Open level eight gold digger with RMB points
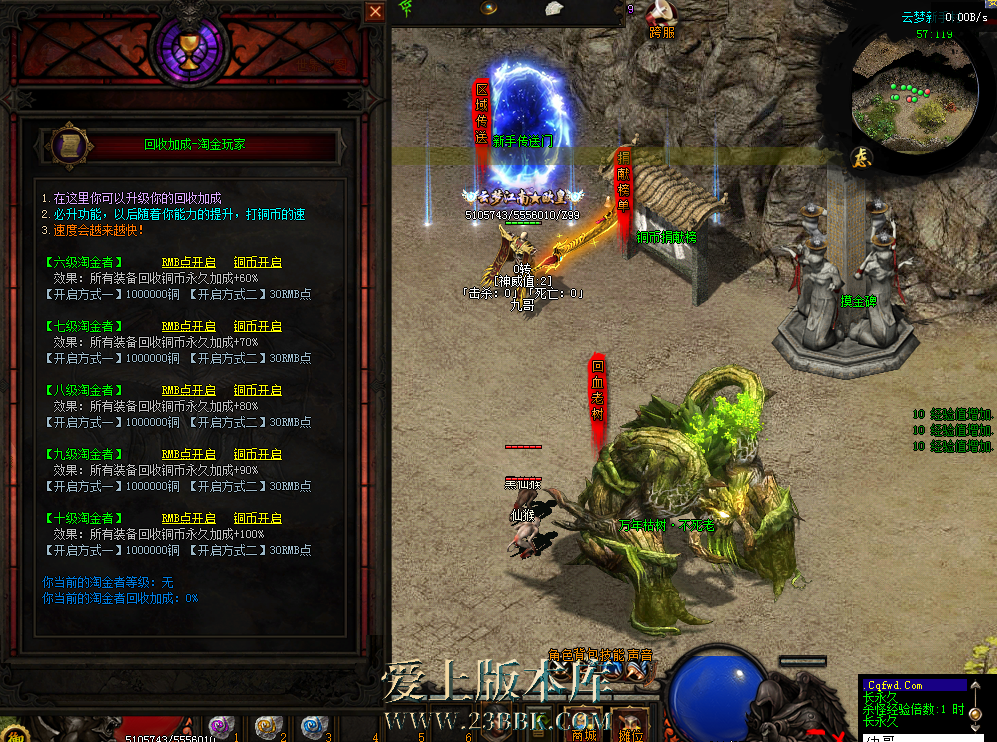This screenshot has width=997, height=742. tap(189, 391)
